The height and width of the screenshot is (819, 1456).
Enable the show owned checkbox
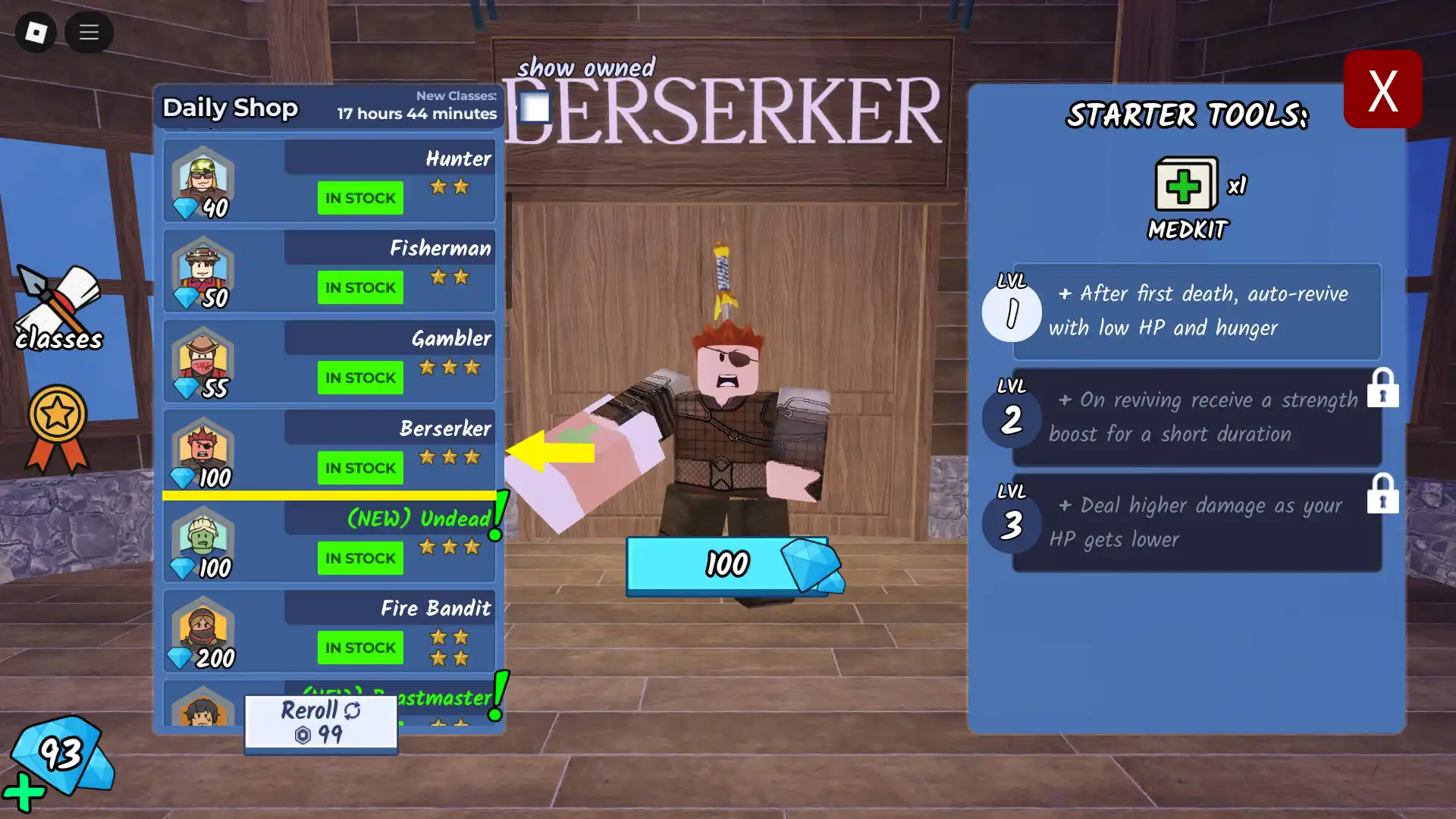coord(533,106)
